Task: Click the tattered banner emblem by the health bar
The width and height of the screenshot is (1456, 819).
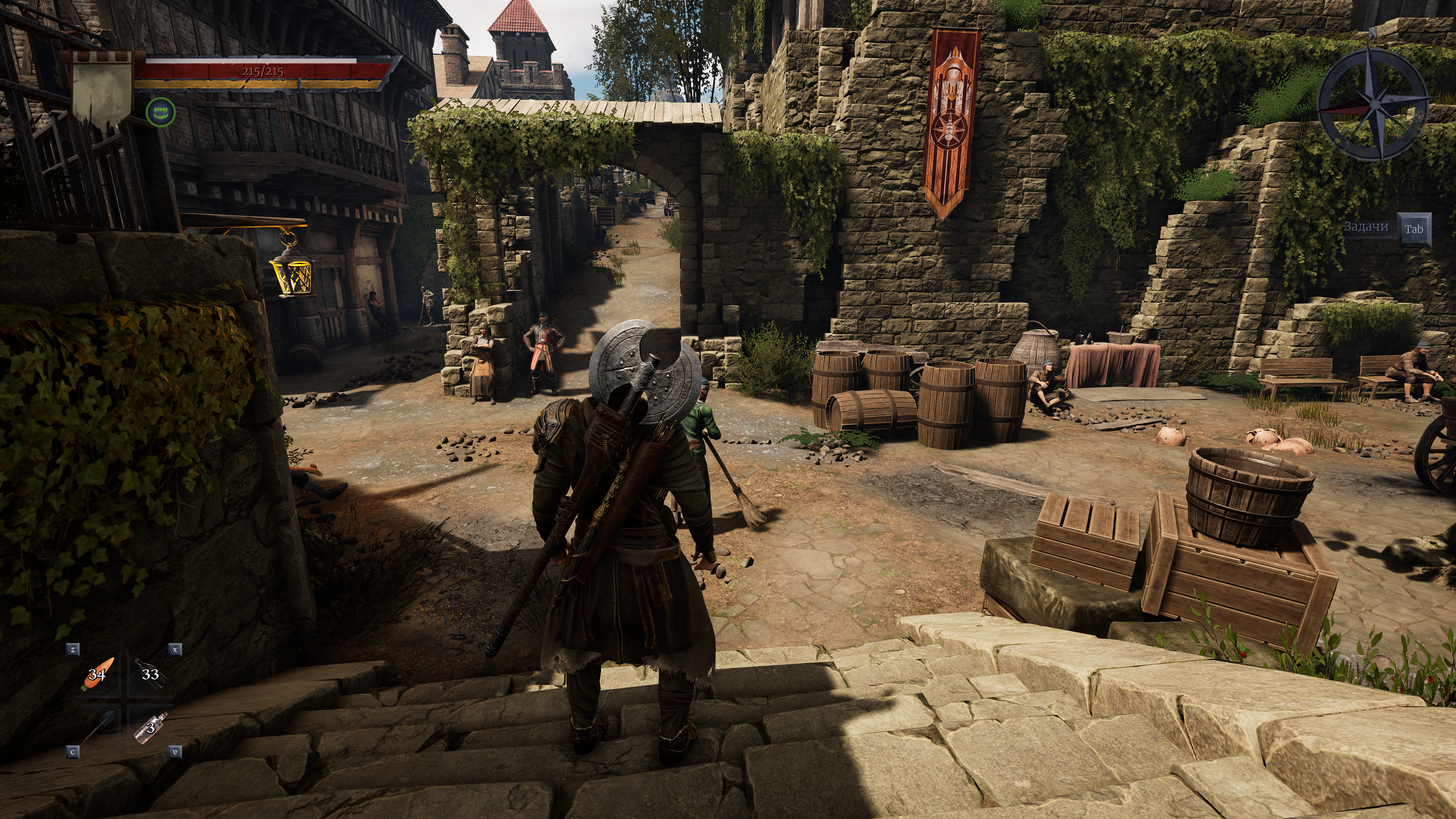Action: pos(102,91)
